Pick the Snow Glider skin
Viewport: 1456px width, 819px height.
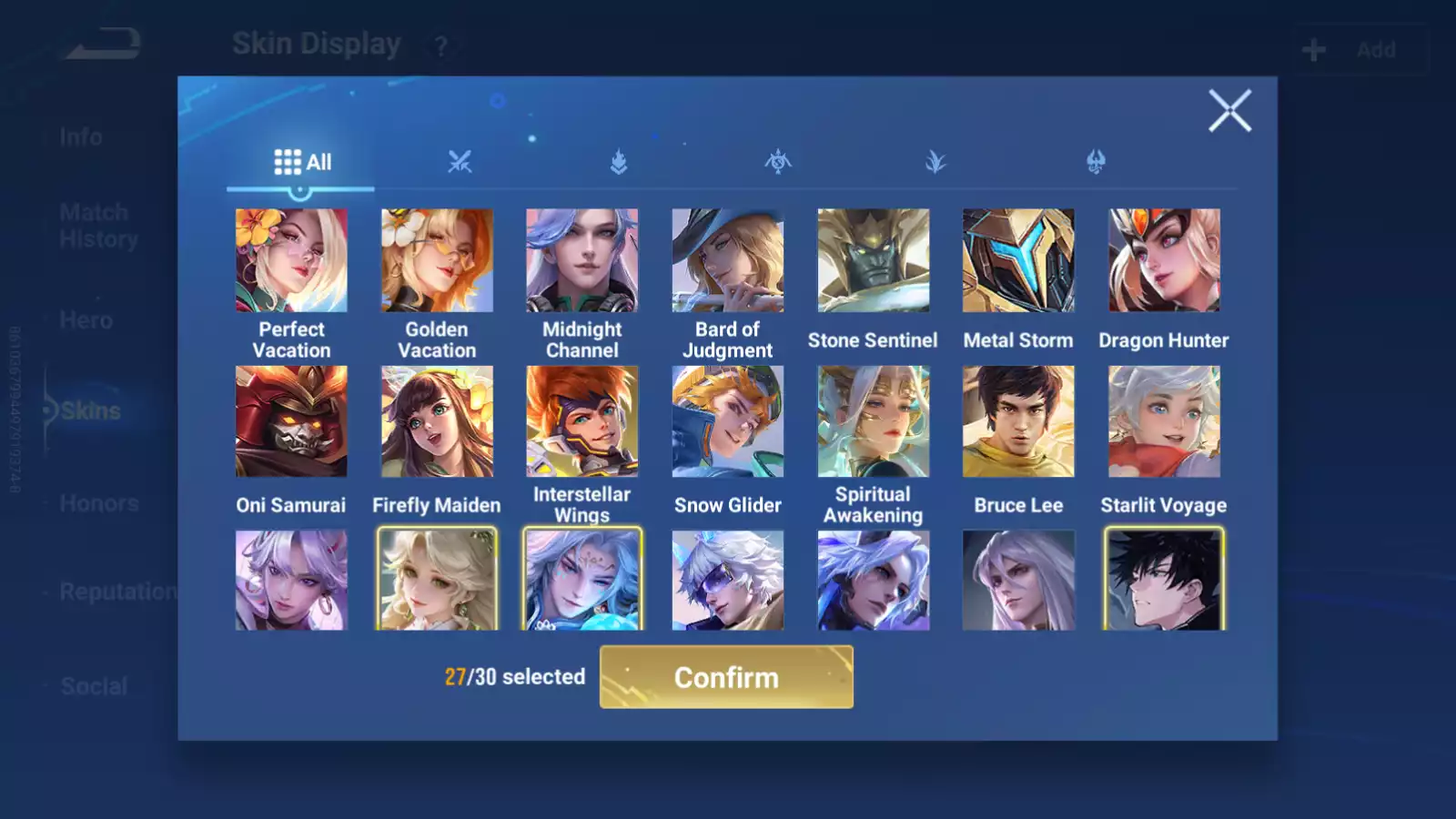(x=728, y=421)
